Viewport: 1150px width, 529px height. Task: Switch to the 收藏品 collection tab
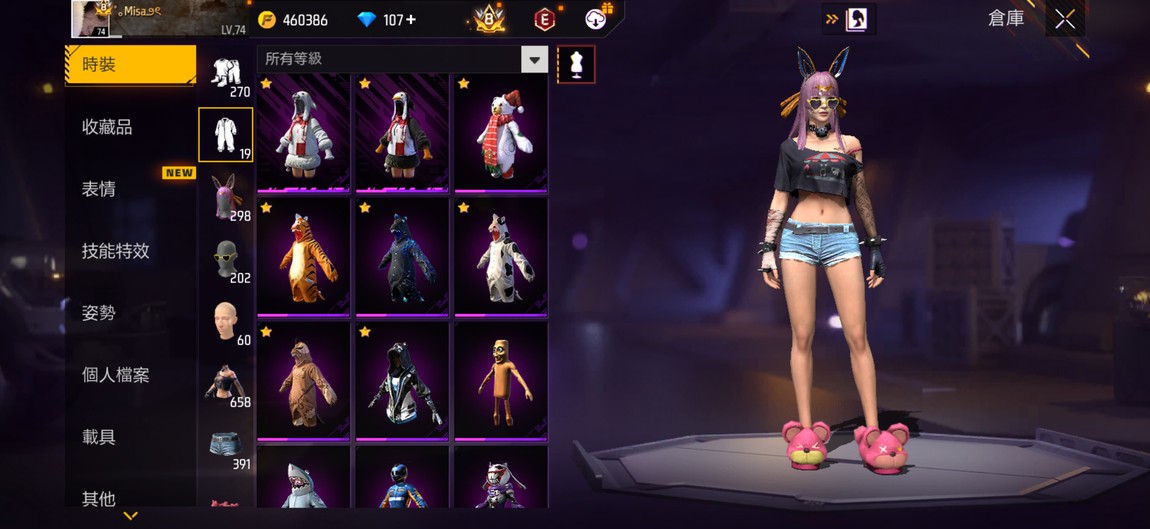pos(107,127)
